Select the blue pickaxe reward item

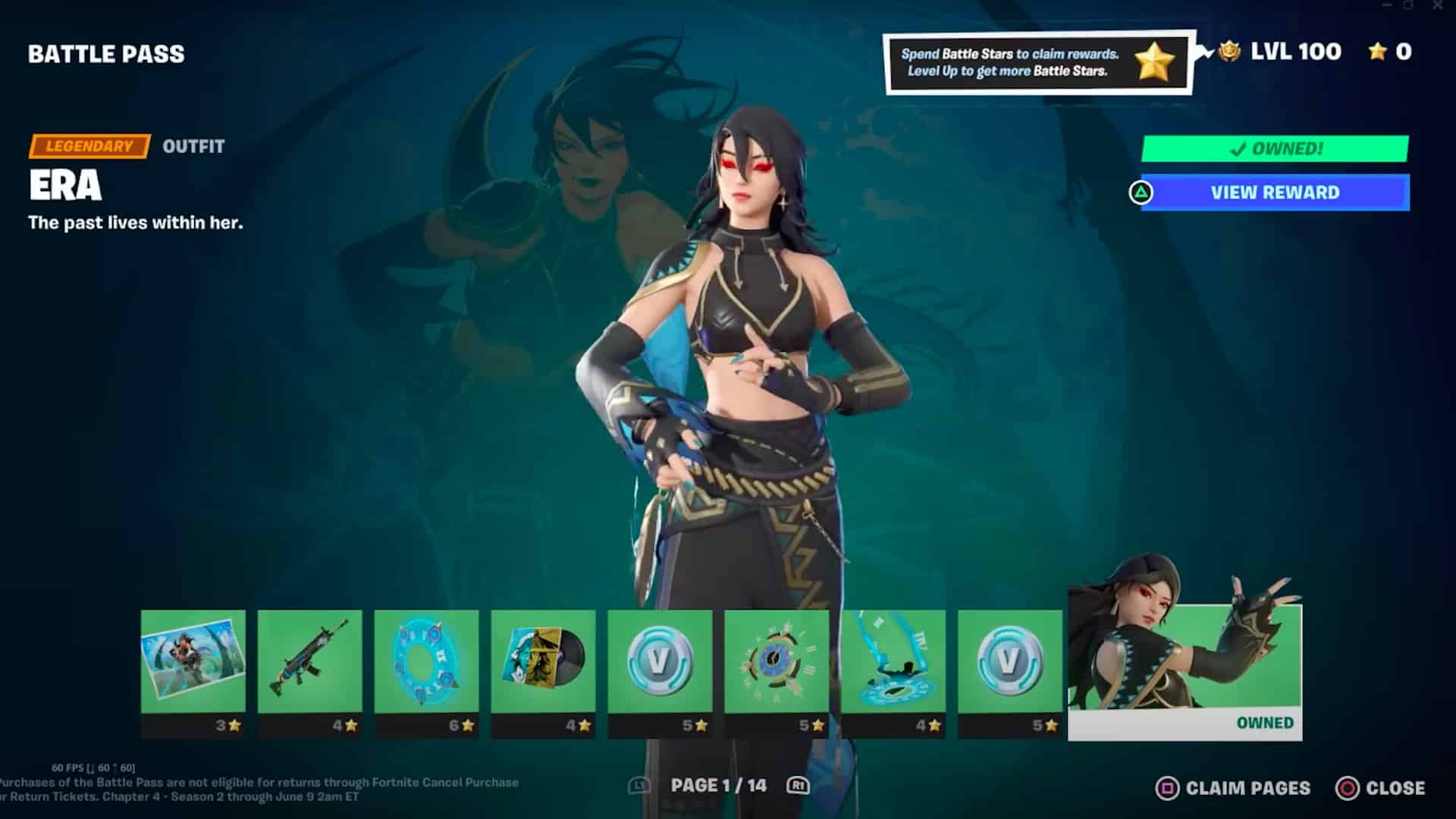(895, 666)
